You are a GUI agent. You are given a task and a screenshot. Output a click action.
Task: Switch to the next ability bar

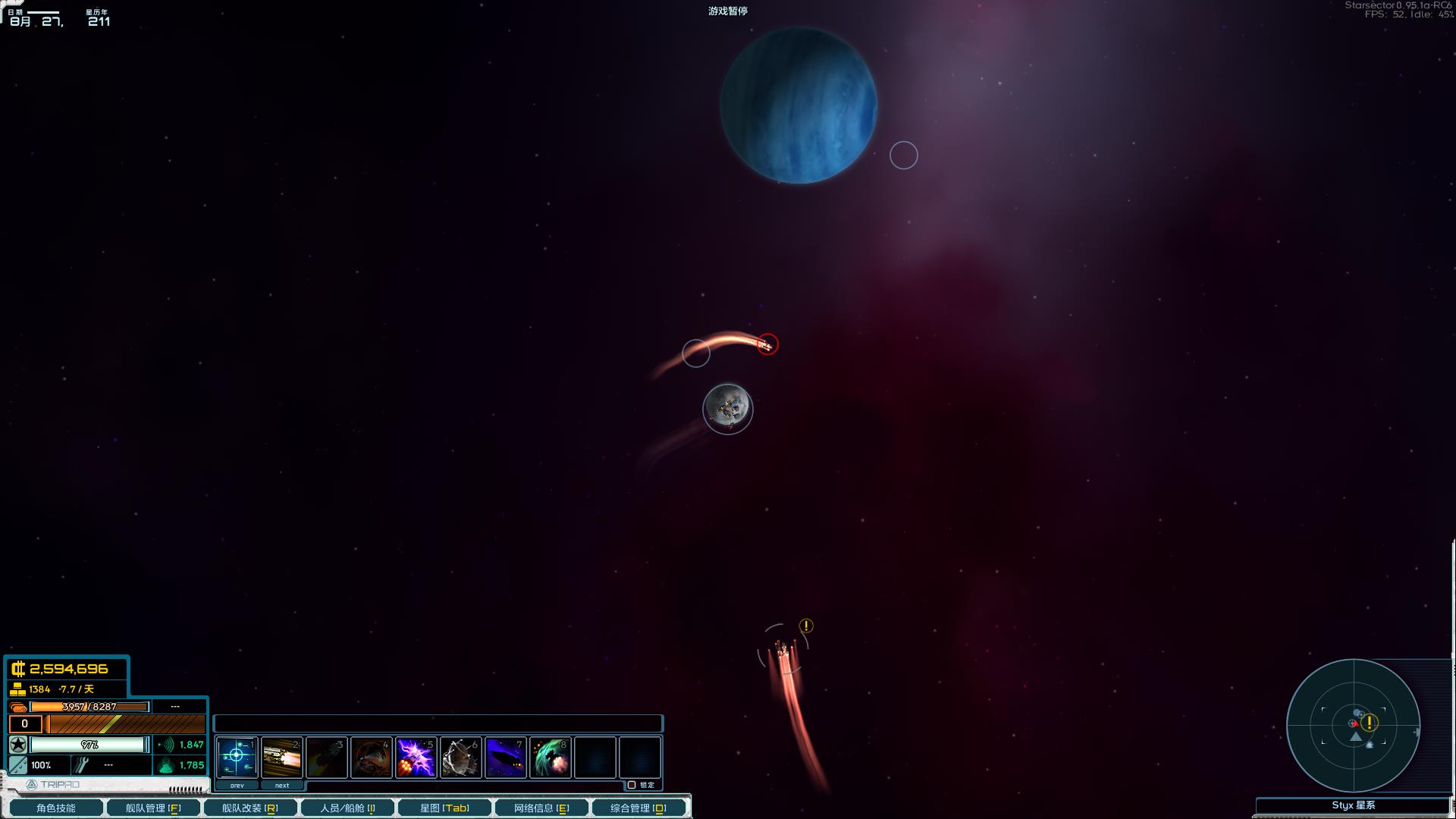pyautogui.click(x=282, y=786)
